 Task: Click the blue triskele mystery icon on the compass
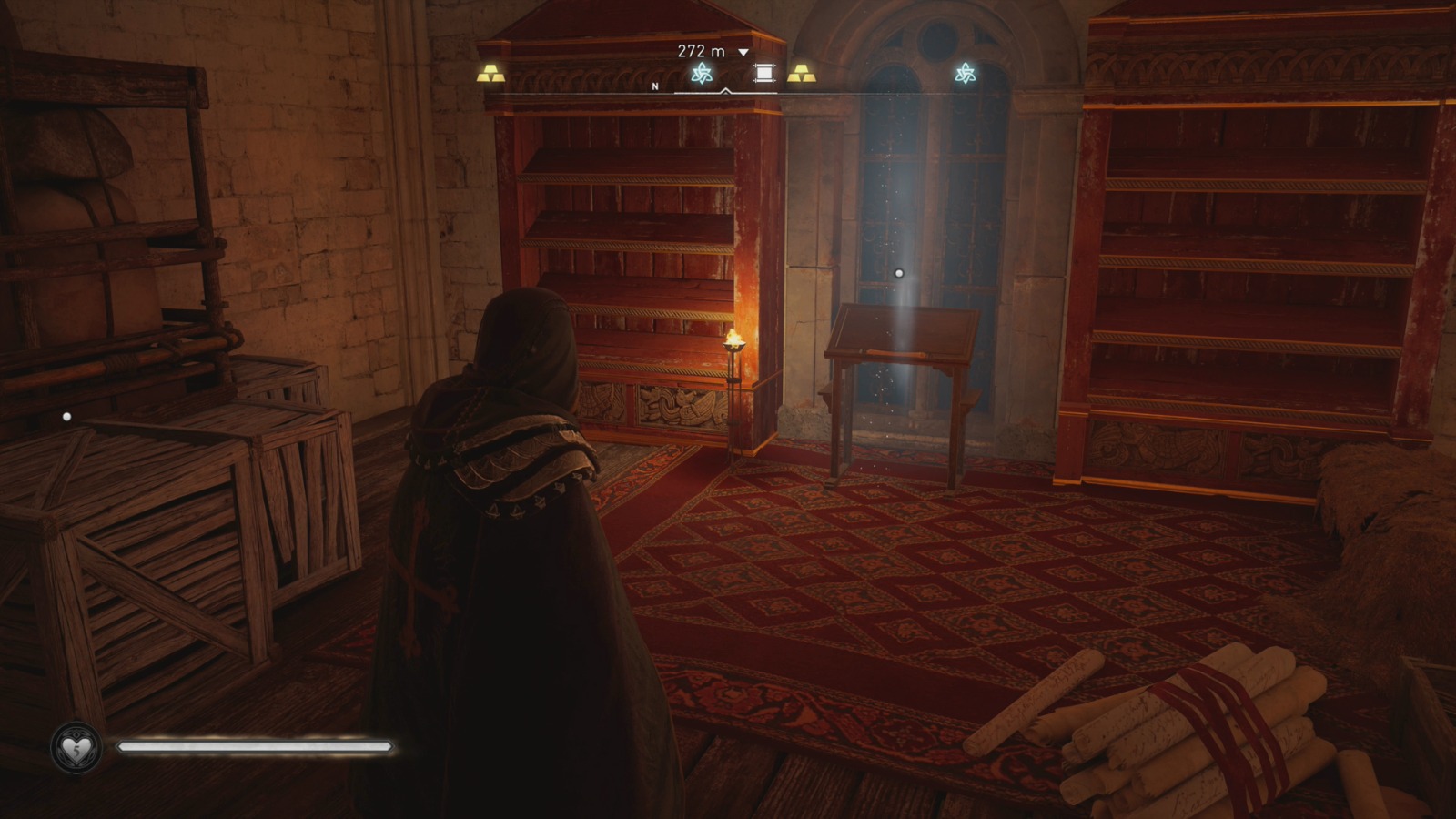point(701,73)
